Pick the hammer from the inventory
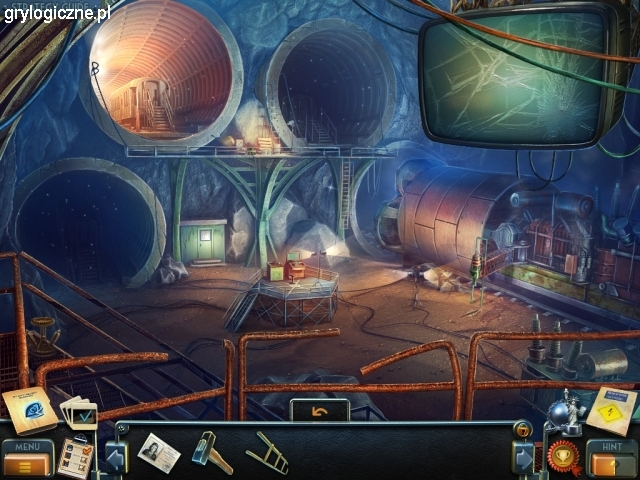Viewport: 640px width, 480px height. tap(211, 452)
